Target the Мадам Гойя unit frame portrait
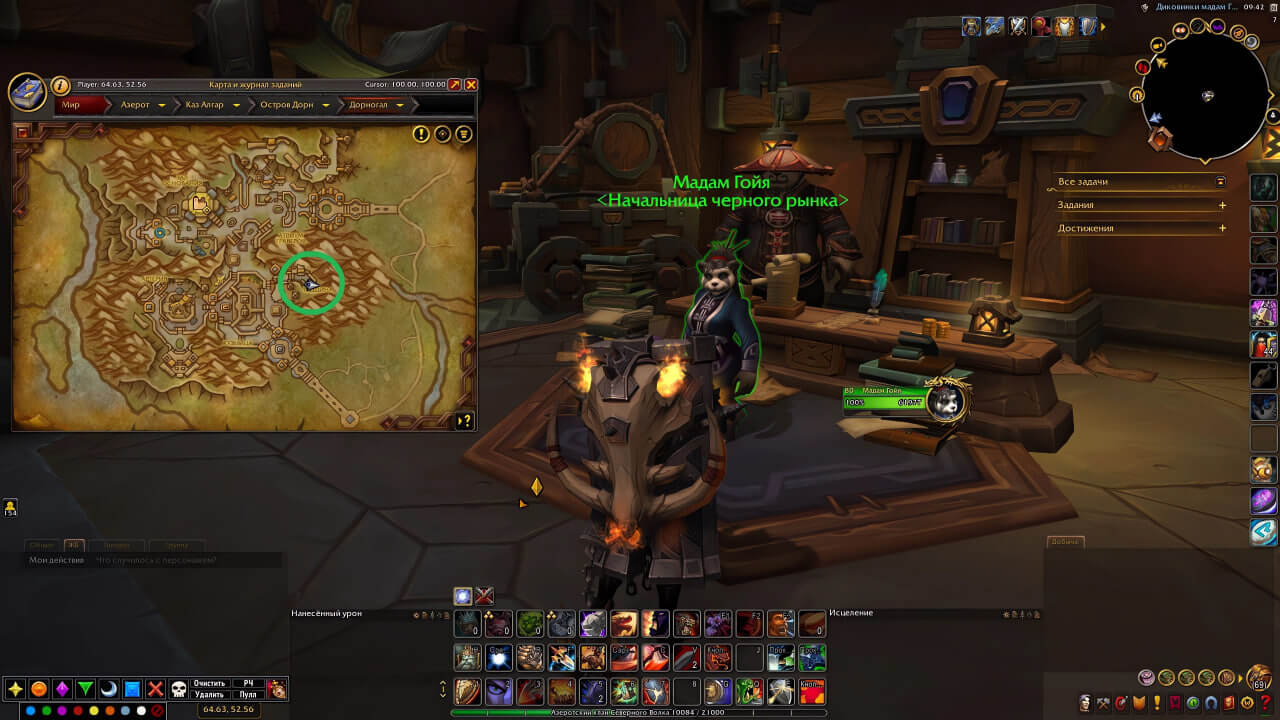 945,401
